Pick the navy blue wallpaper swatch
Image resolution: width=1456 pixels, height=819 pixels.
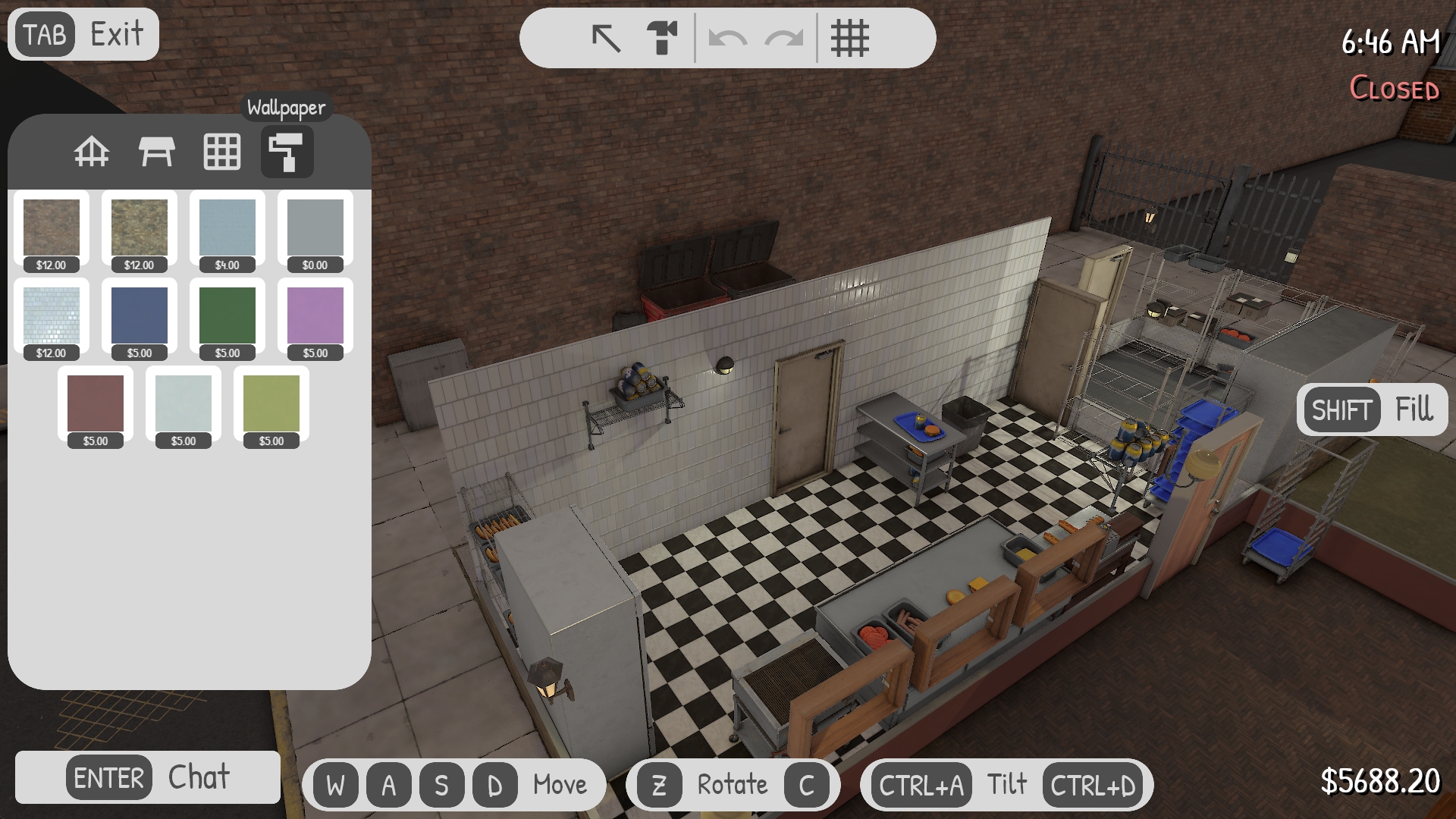tap(140, 316)
